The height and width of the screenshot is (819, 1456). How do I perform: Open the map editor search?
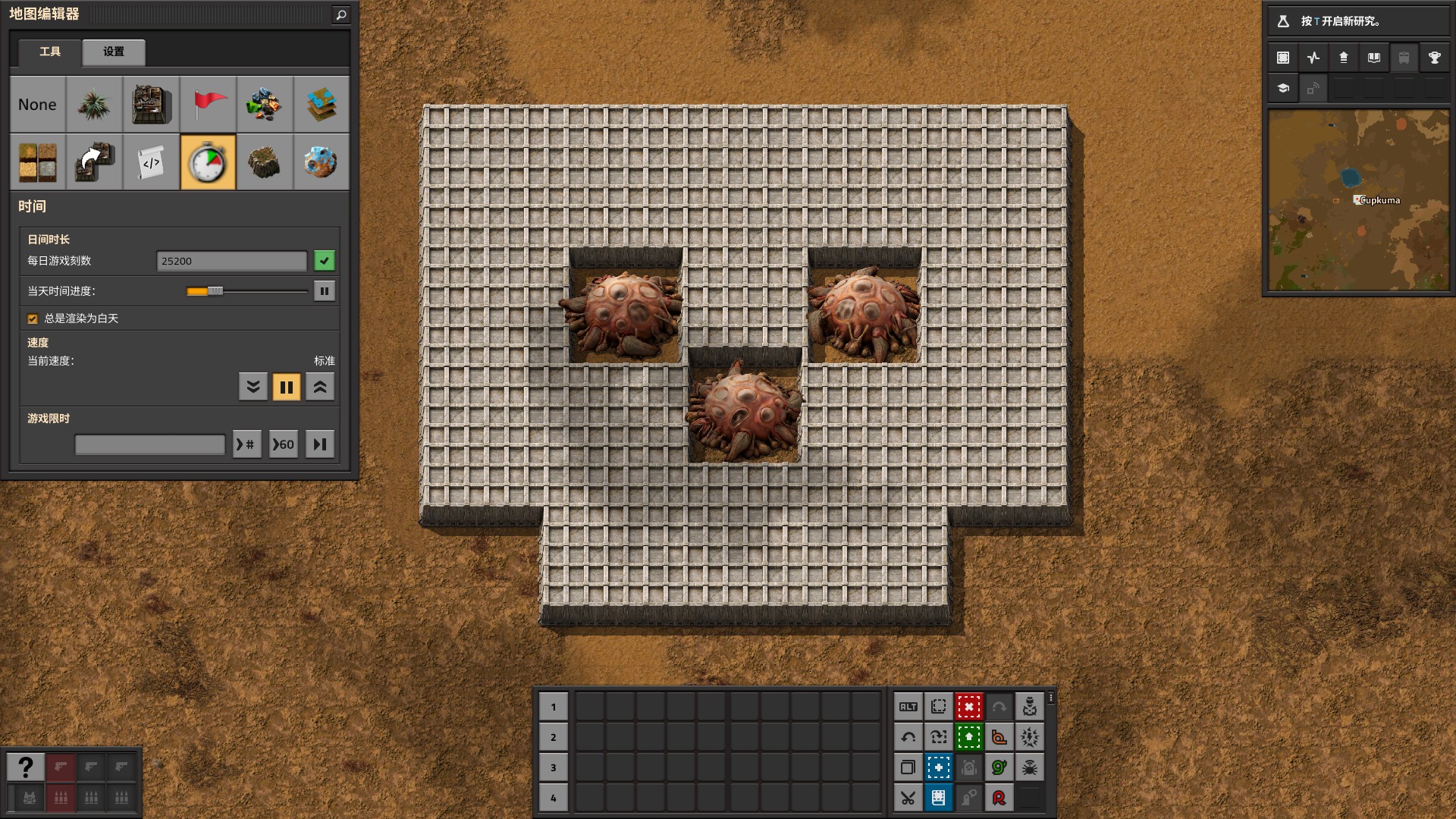pyautogui.click(x=341, y=14)
